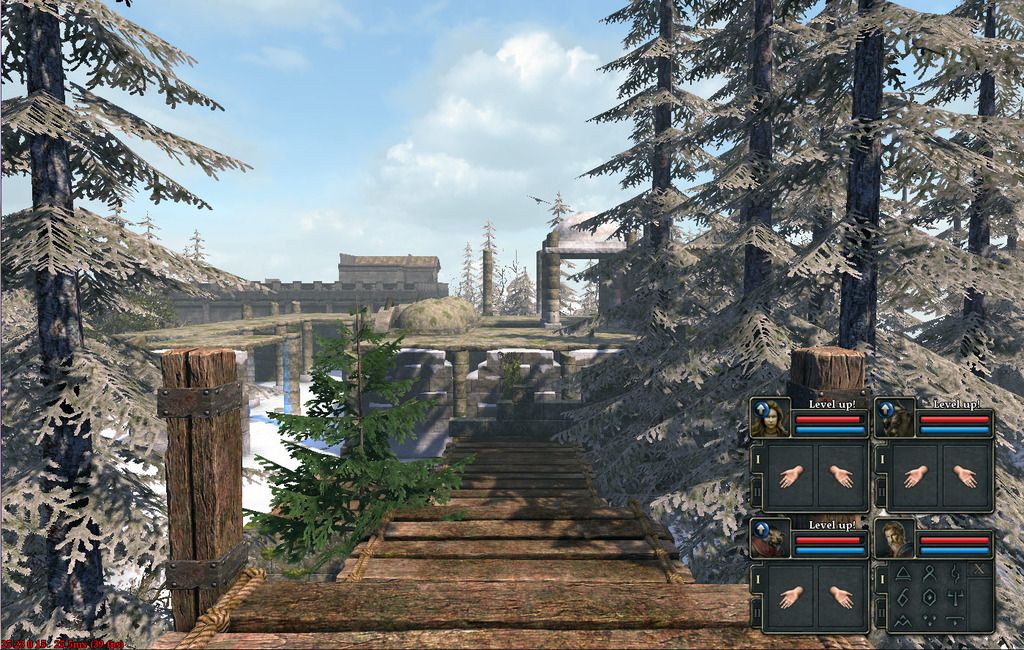Viewport: 1024px width, 650px height.
Task: Attack with the horned beast's right hand
Action: point(965,476)
